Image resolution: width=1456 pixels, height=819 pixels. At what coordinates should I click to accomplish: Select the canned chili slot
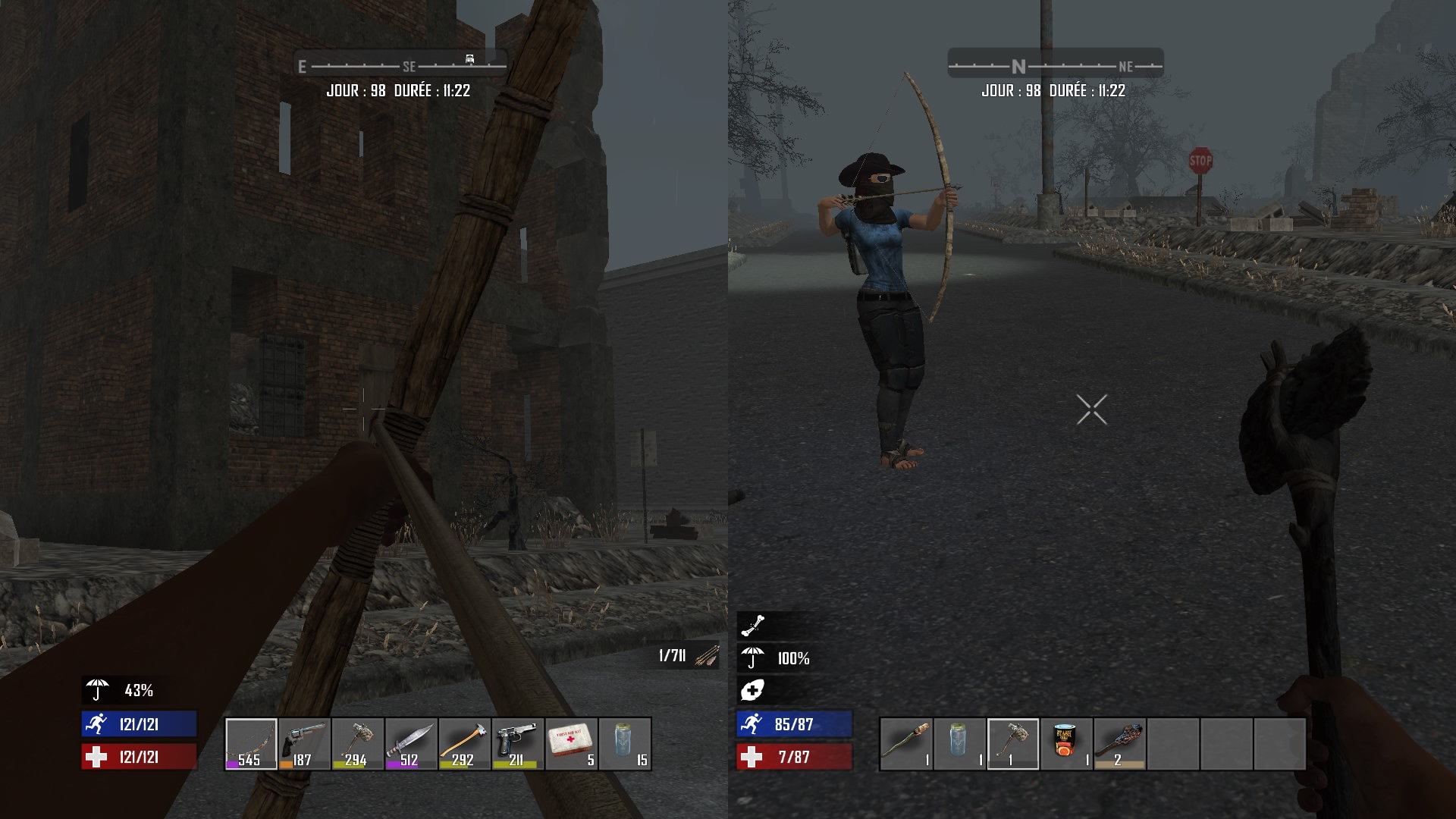coord(1066,744)
